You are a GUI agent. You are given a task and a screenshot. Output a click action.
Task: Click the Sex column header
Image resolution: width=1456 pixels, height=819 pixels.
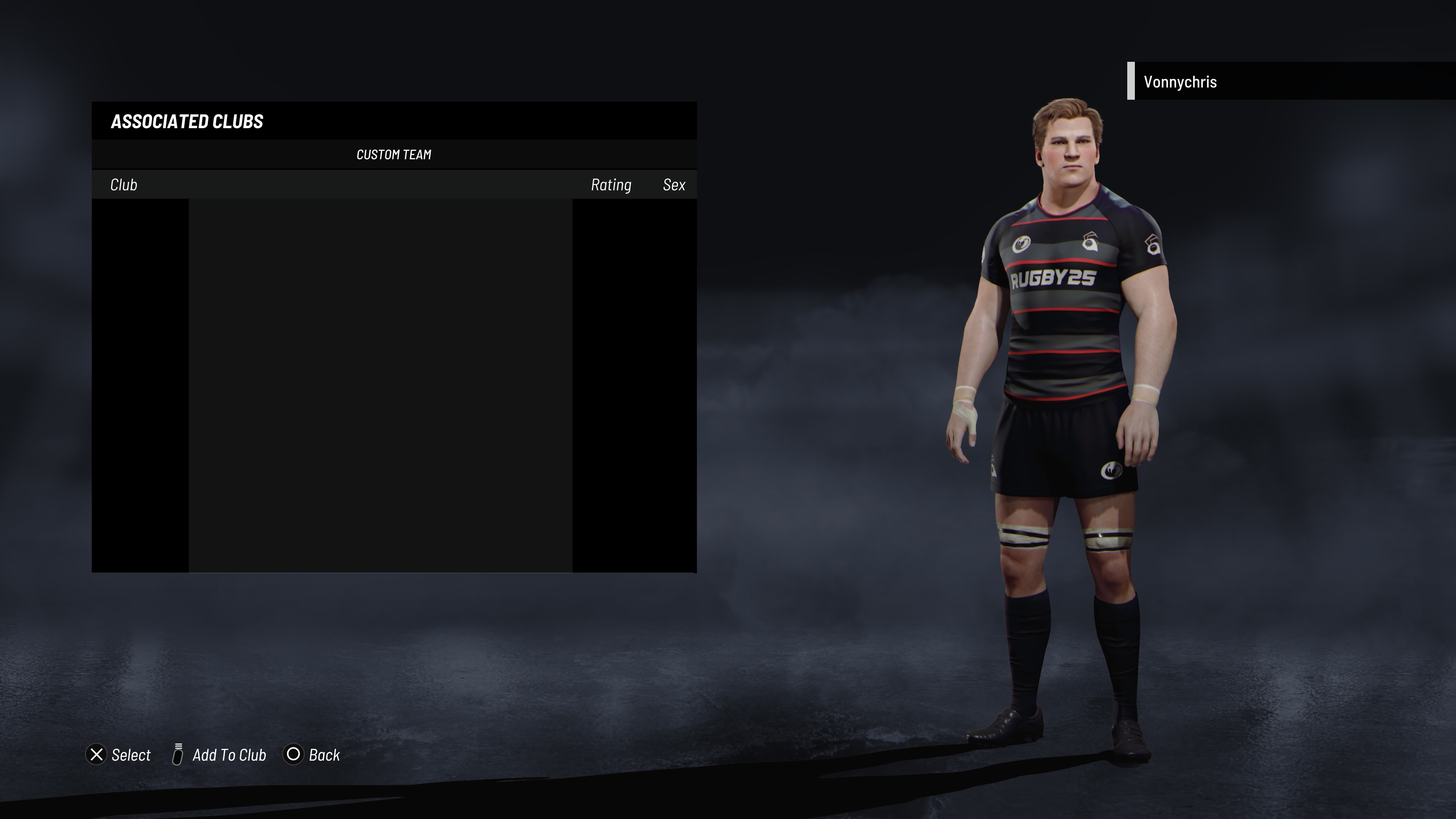point(674,185)
